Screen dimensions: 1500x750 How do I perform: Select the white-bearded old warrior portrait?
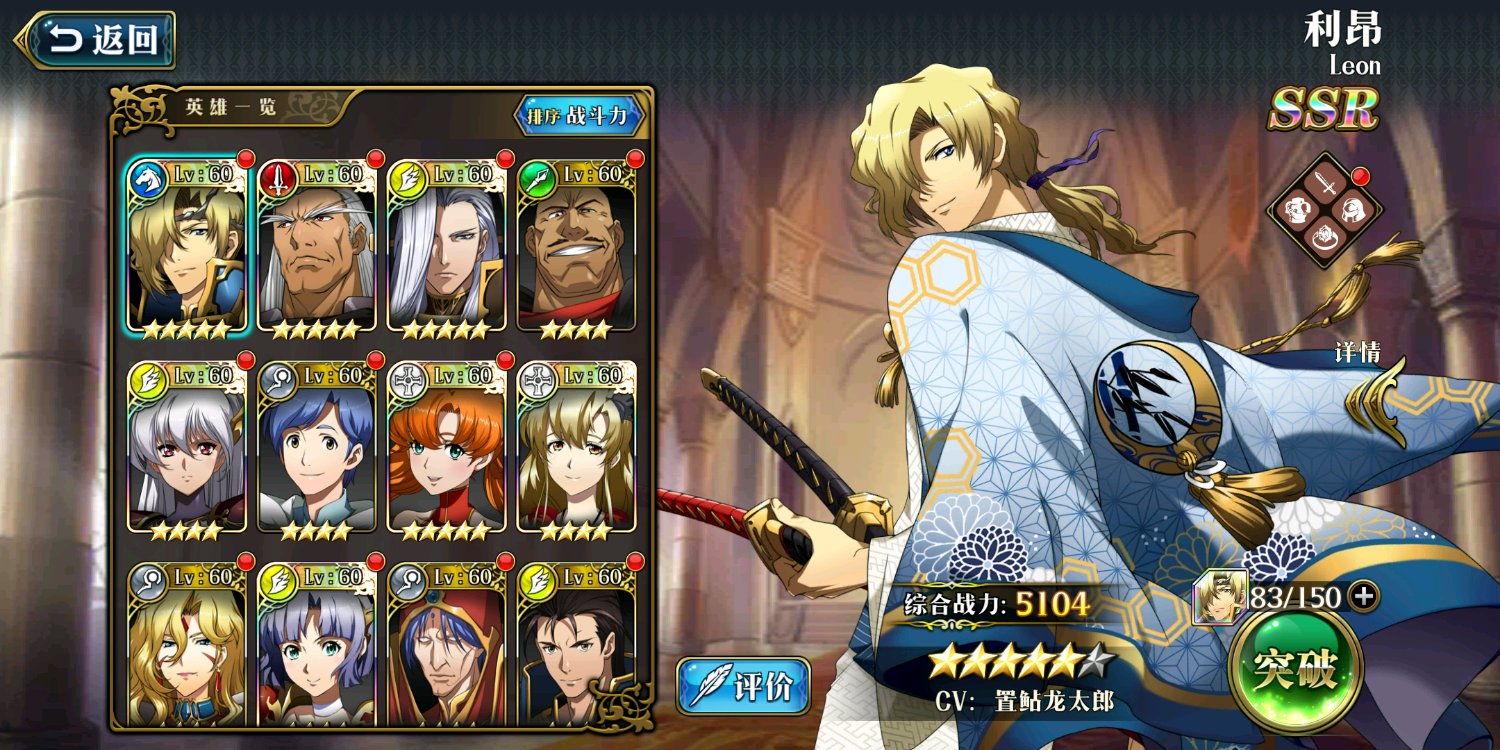(317, 247)
